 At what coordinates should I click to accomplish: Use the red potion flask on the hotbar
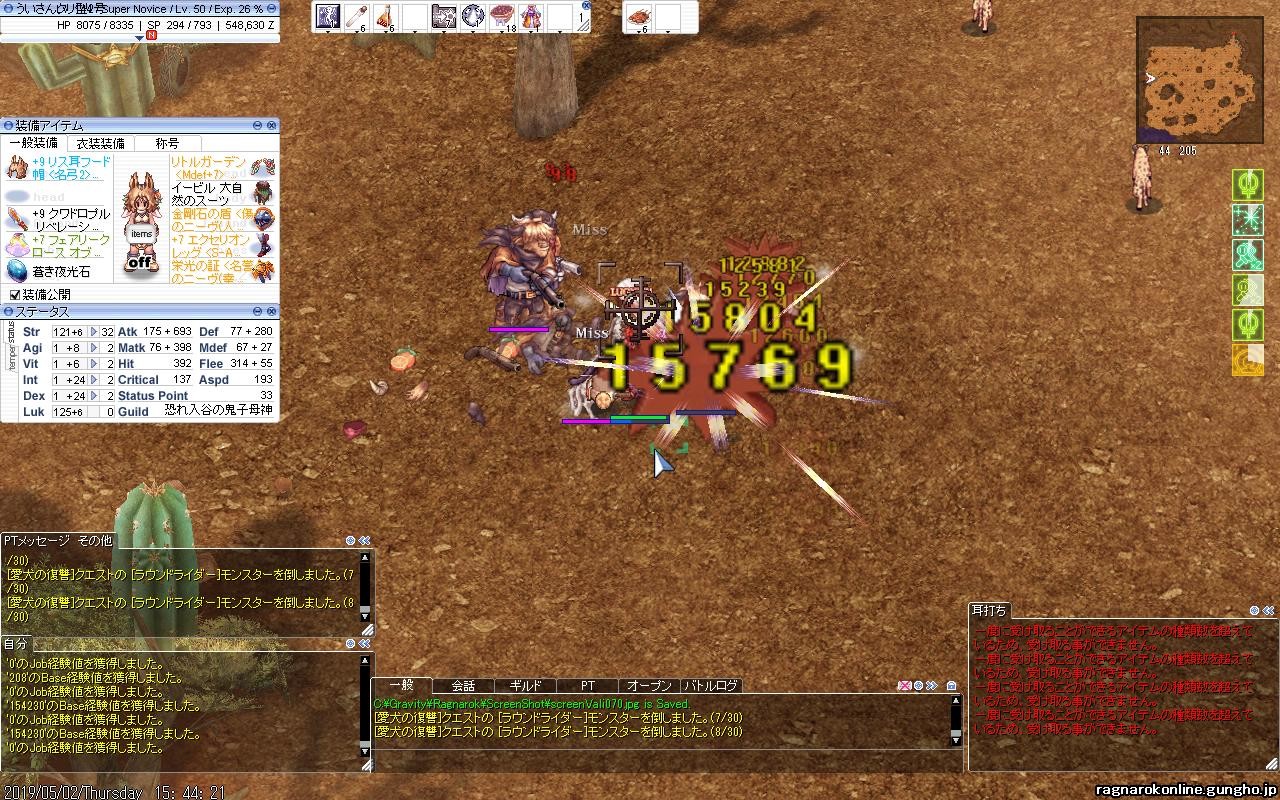pyautogui.click(x=386, y=15)
